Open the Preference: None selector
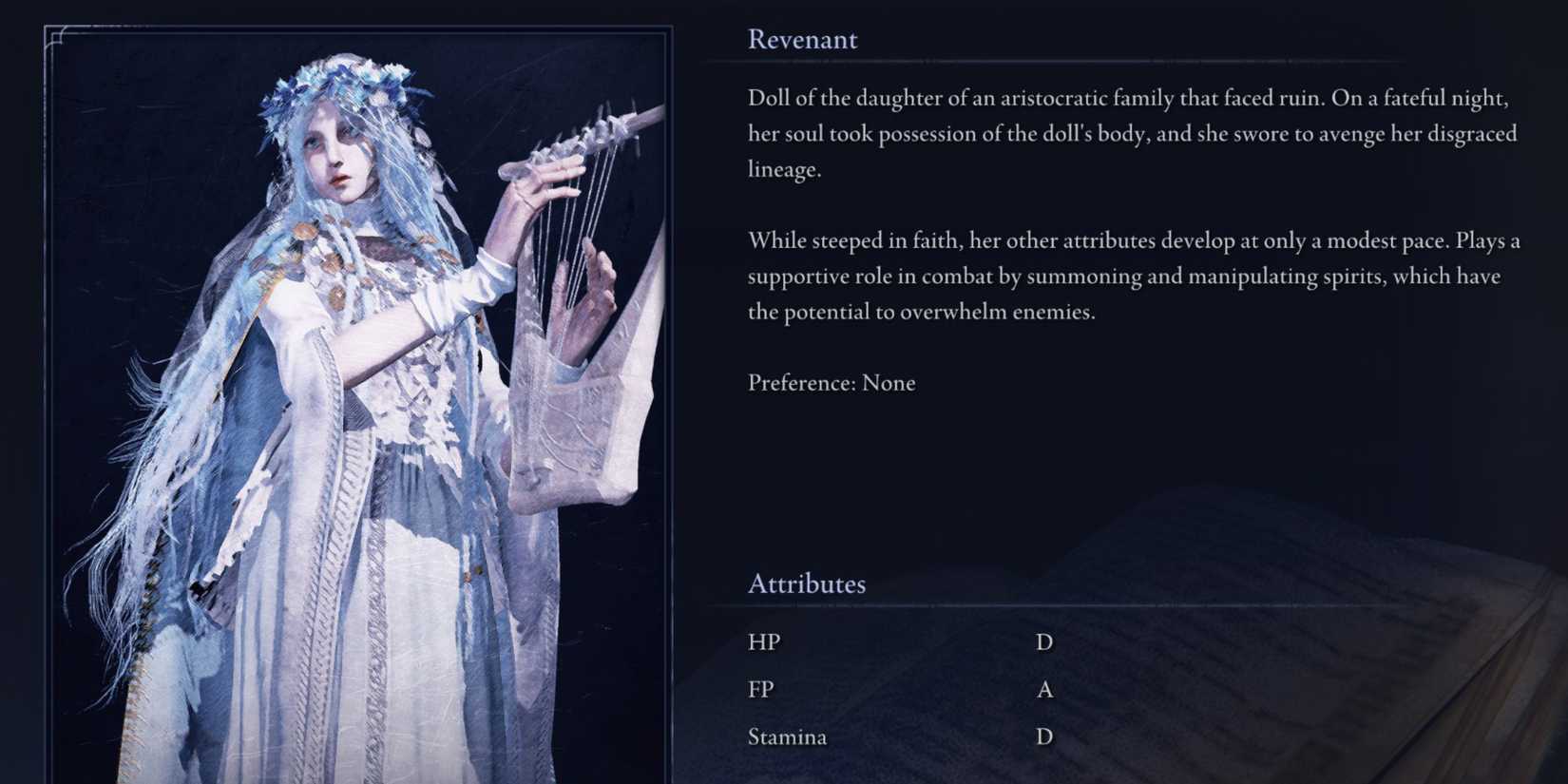The image size is (1568, 784). tap(832, 383)
